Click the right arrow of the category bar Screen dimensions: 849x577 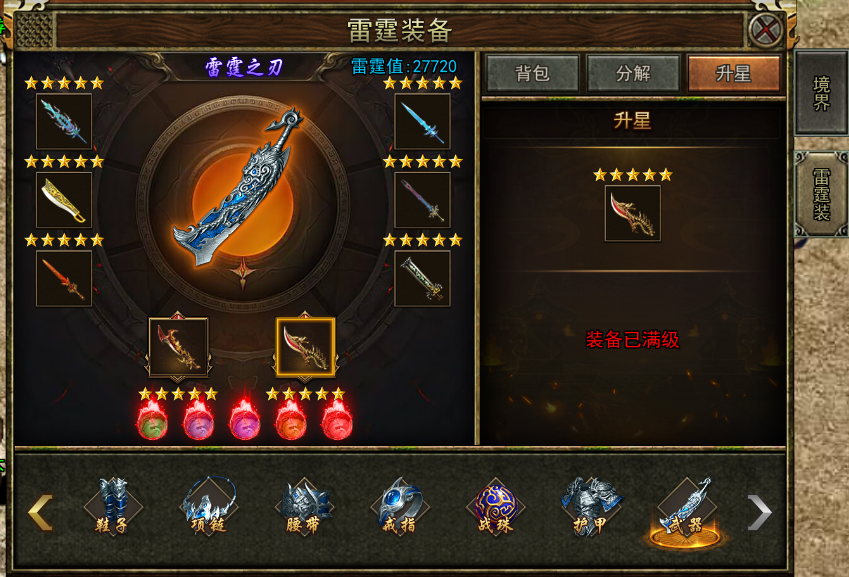point(760,512)
